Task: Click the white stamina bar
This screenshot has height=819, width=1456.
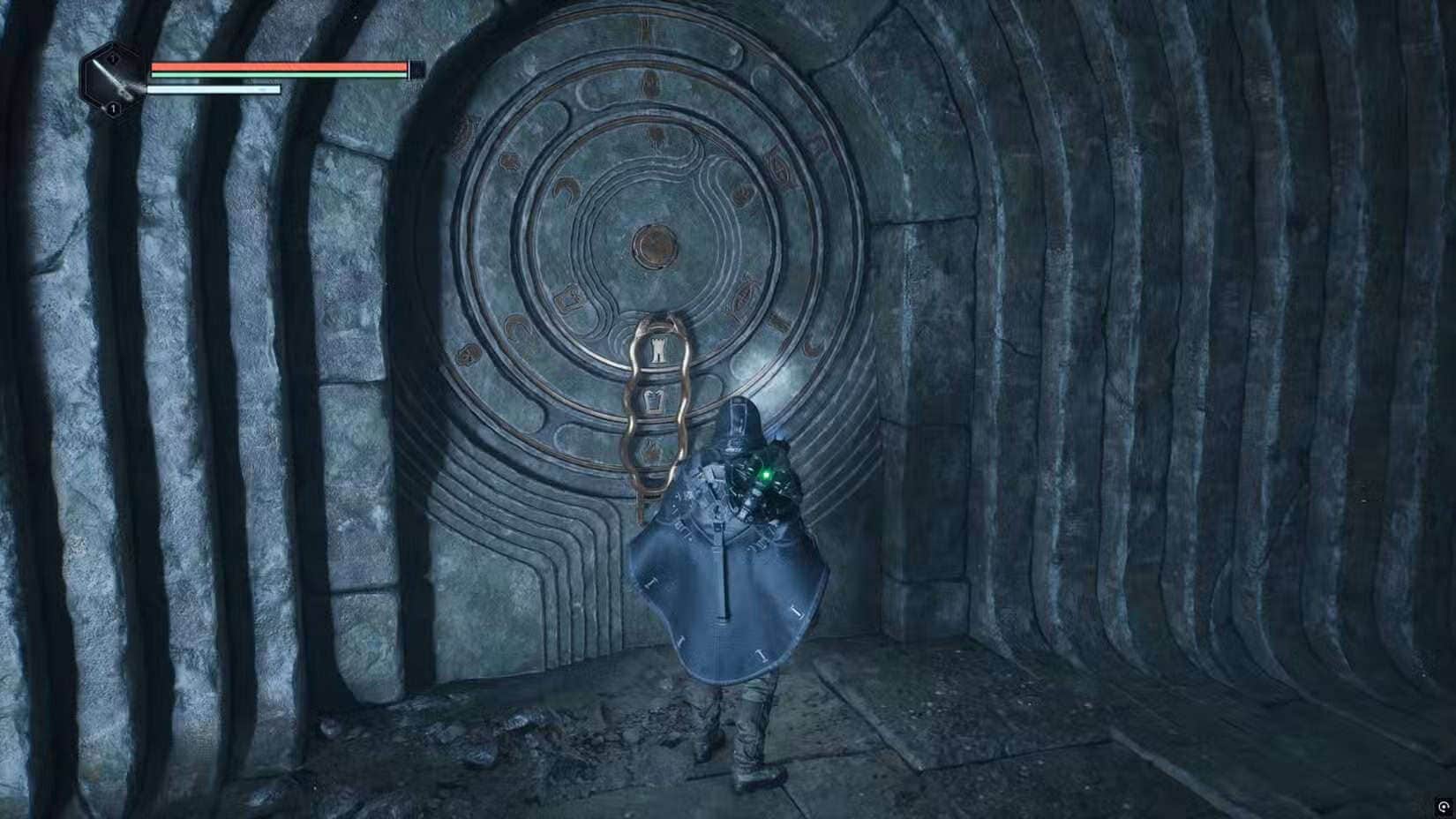Action: 212,89
